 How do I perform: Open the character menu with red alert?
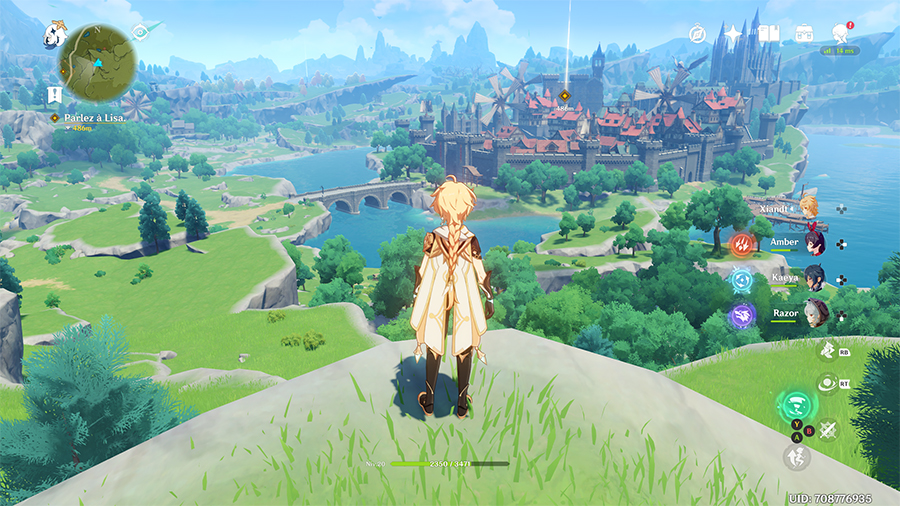click(840, 33)
